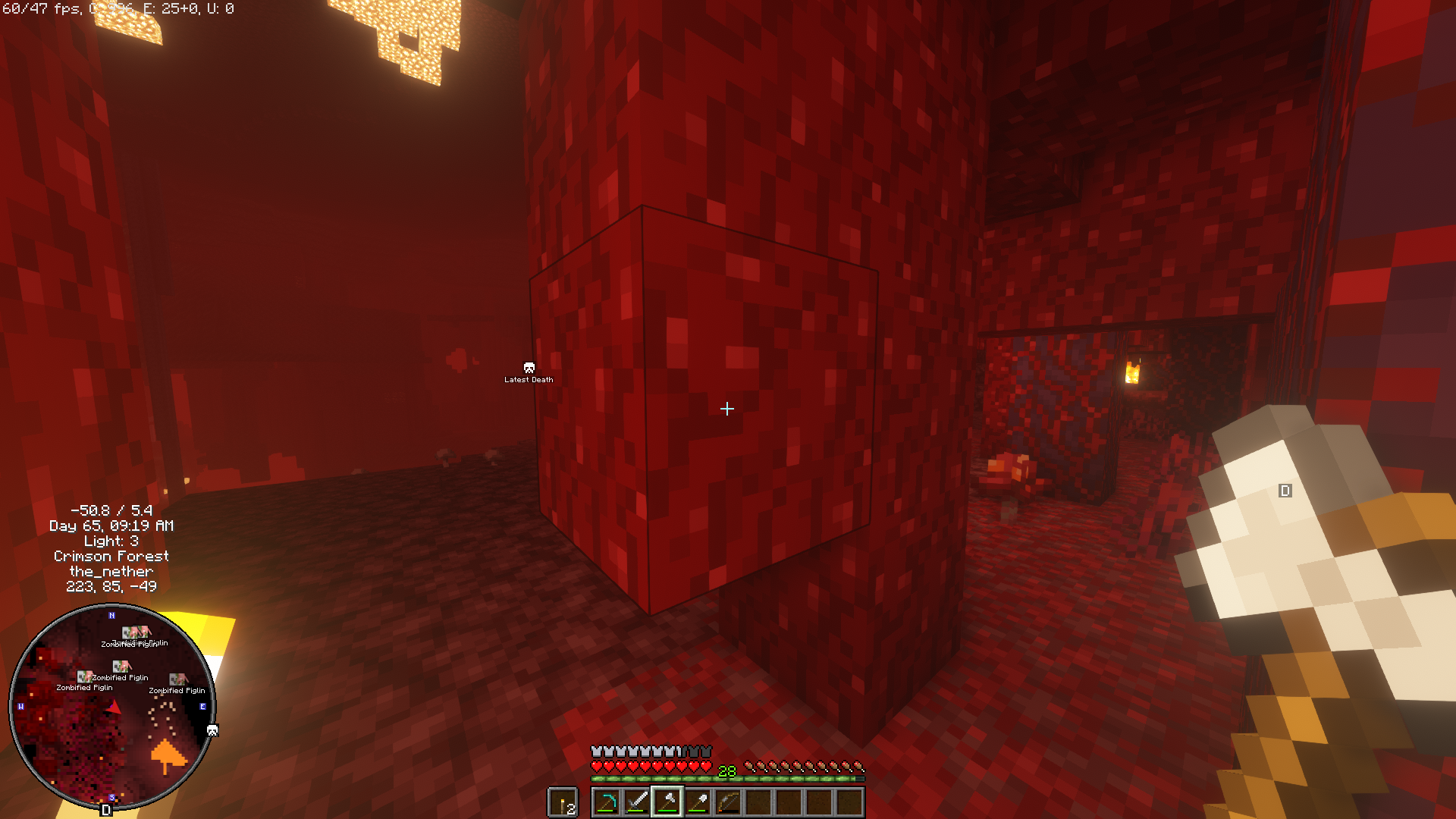Click the red player arrow on minimap

click(x=115, y=708)
